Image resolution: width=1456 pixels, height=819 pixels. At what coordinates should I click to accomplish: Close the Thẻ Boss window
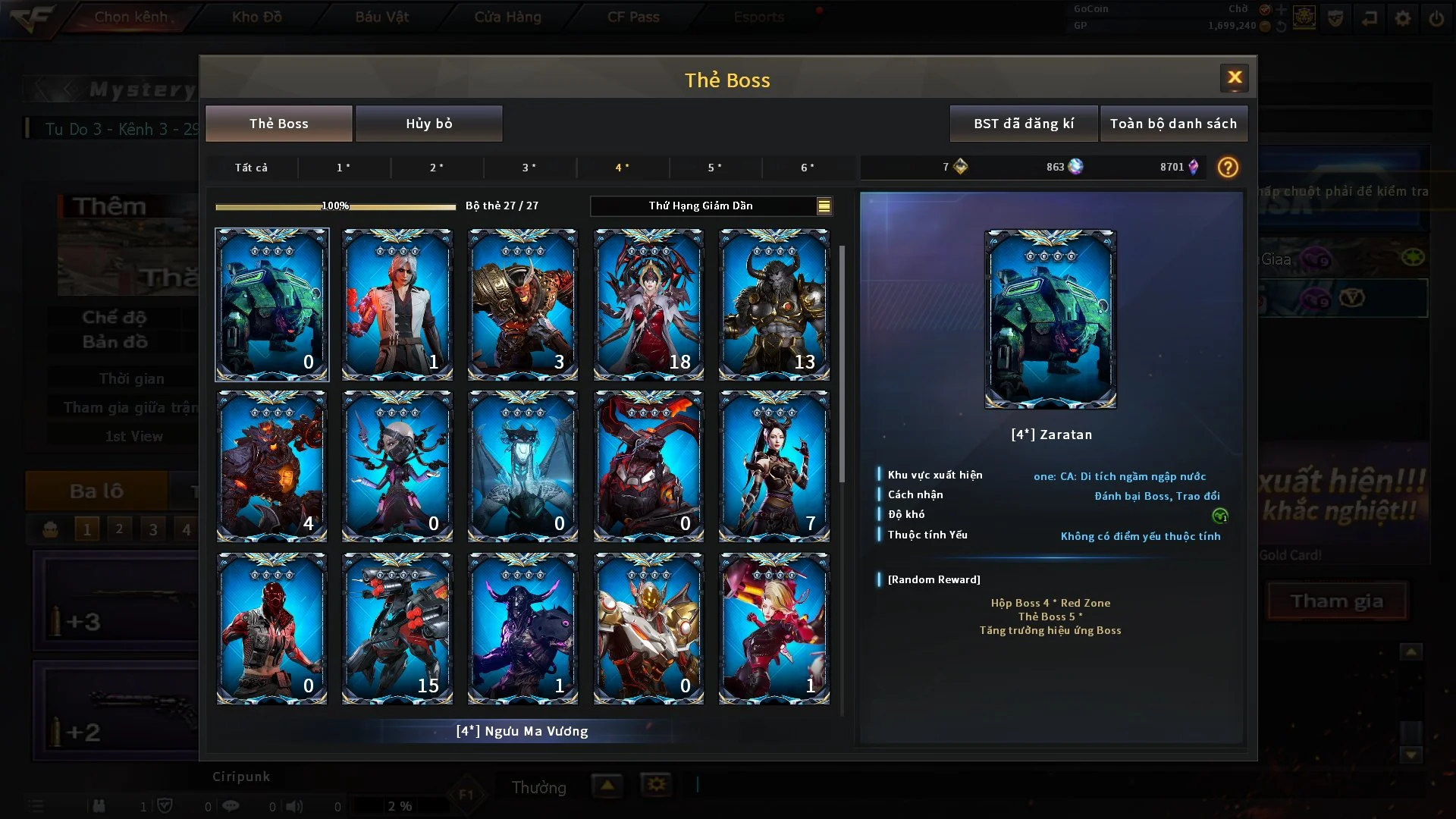coord(1234,77)
